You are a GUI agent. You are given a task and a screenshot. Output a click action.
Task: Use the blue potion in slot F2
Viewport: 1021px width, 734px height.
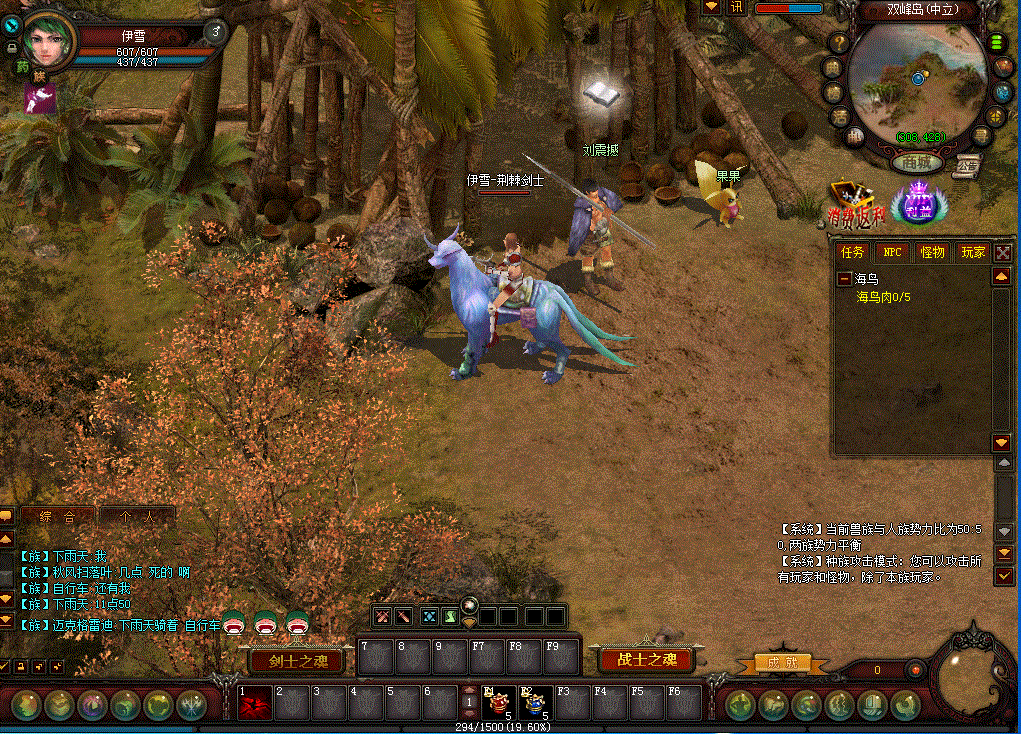536,703
